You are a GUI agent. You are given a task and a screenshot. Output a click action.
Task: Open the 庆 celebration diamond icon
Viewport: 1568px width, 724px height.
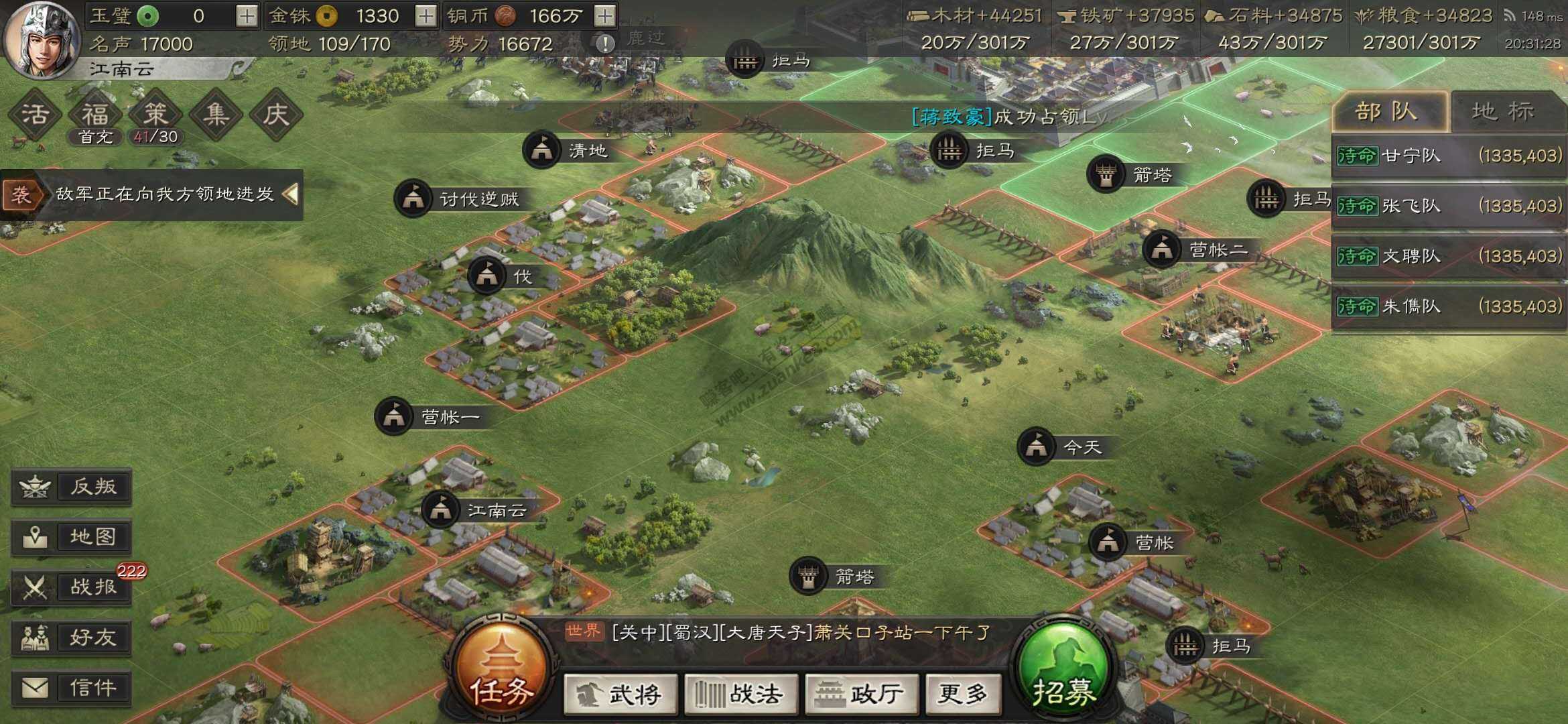(276, 114)
